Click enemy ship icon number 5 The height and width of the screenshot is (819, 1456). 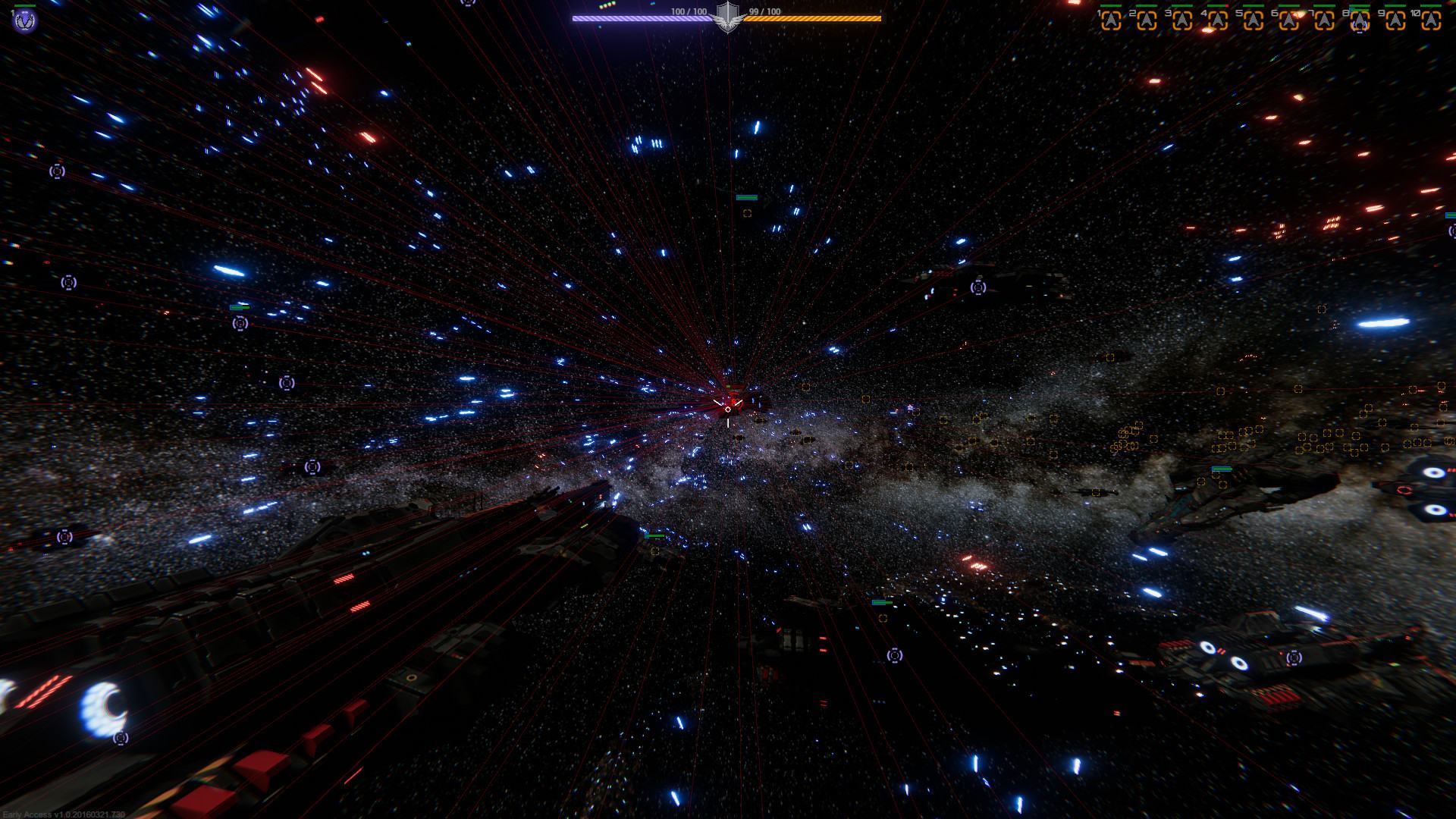1253,20
